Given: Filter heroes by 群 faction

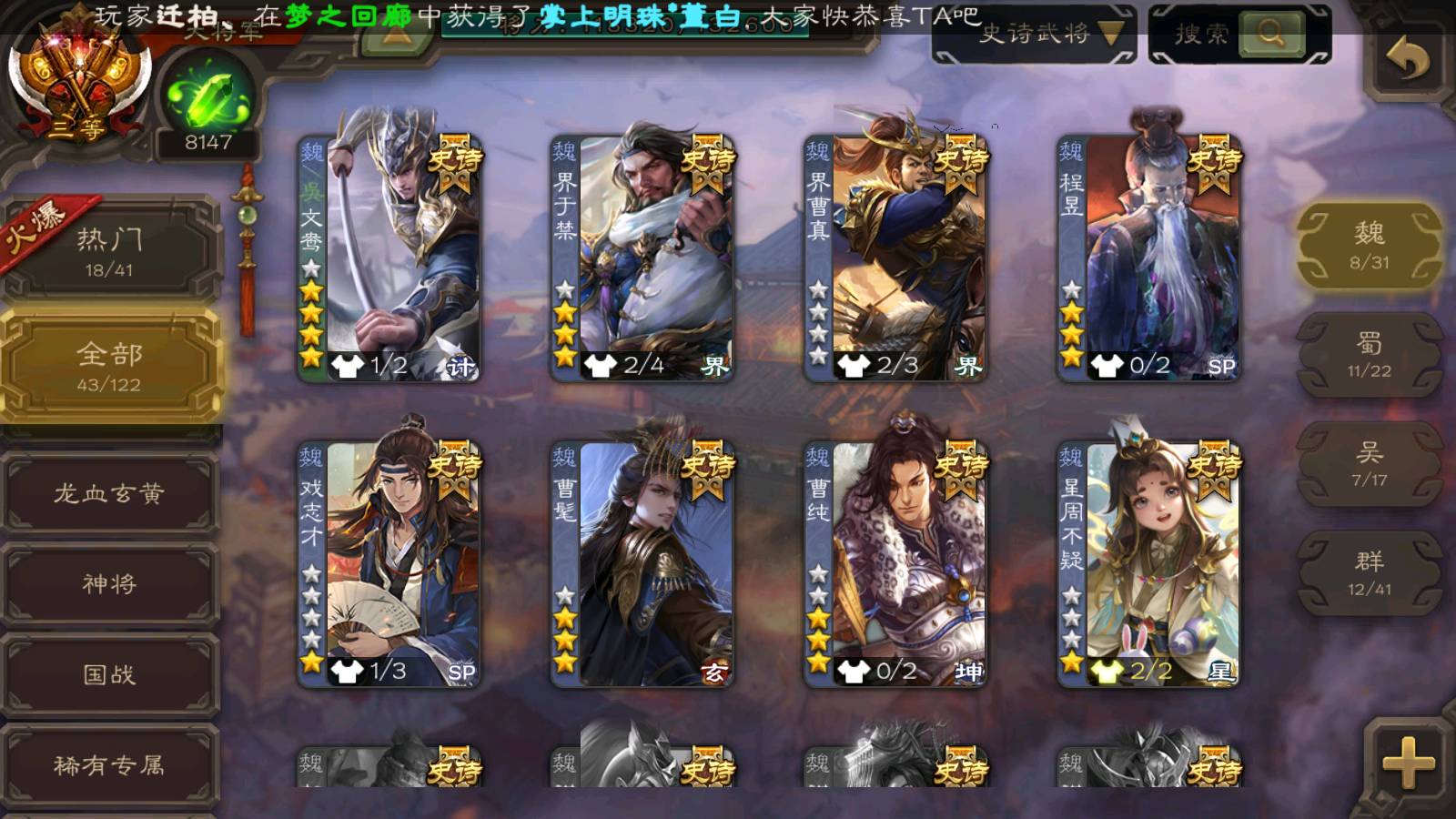Looking at the screenshot, I should tap(1369, 573).
